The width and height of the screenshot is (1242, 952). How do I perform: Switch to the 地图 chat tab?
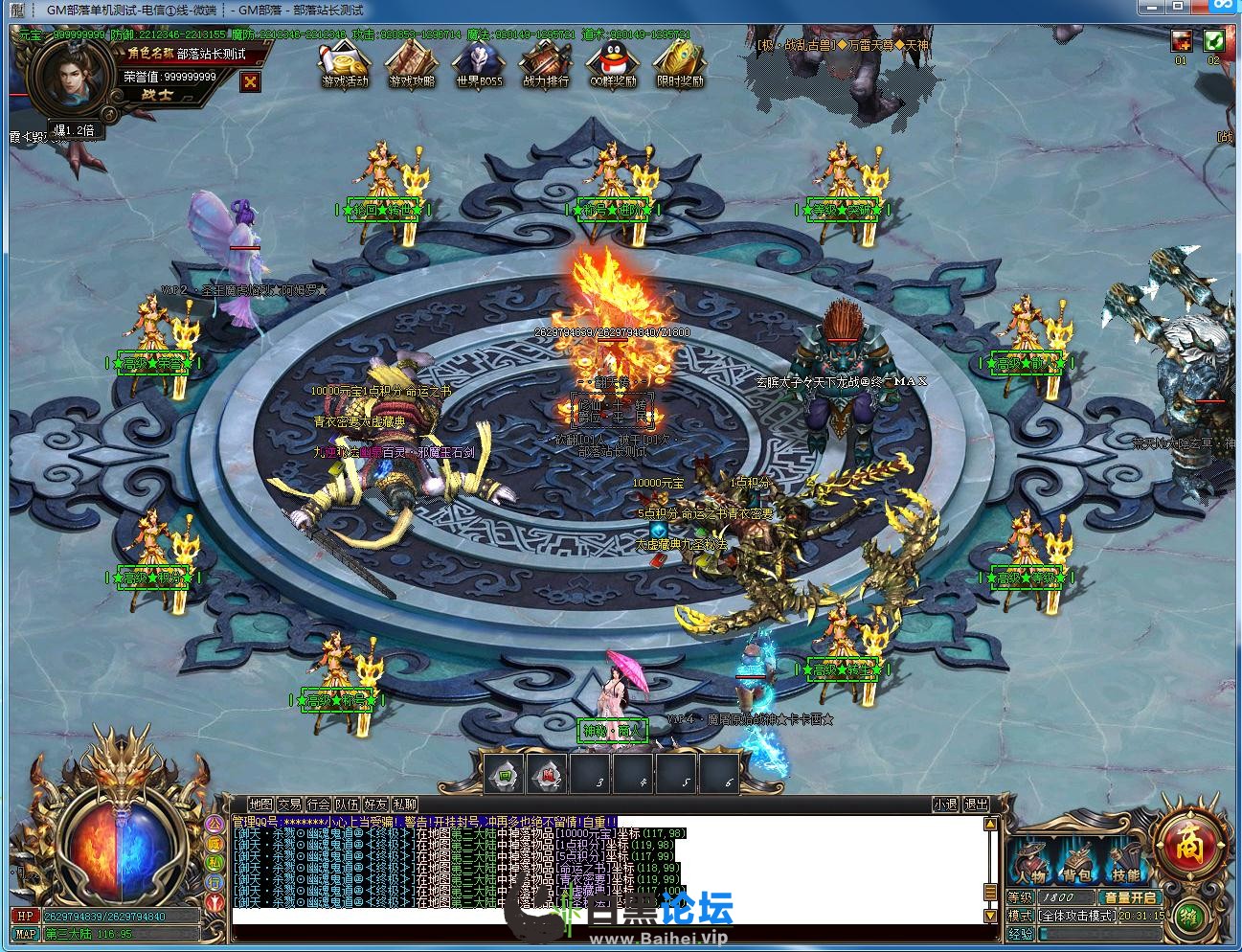[x=260, y=805]
